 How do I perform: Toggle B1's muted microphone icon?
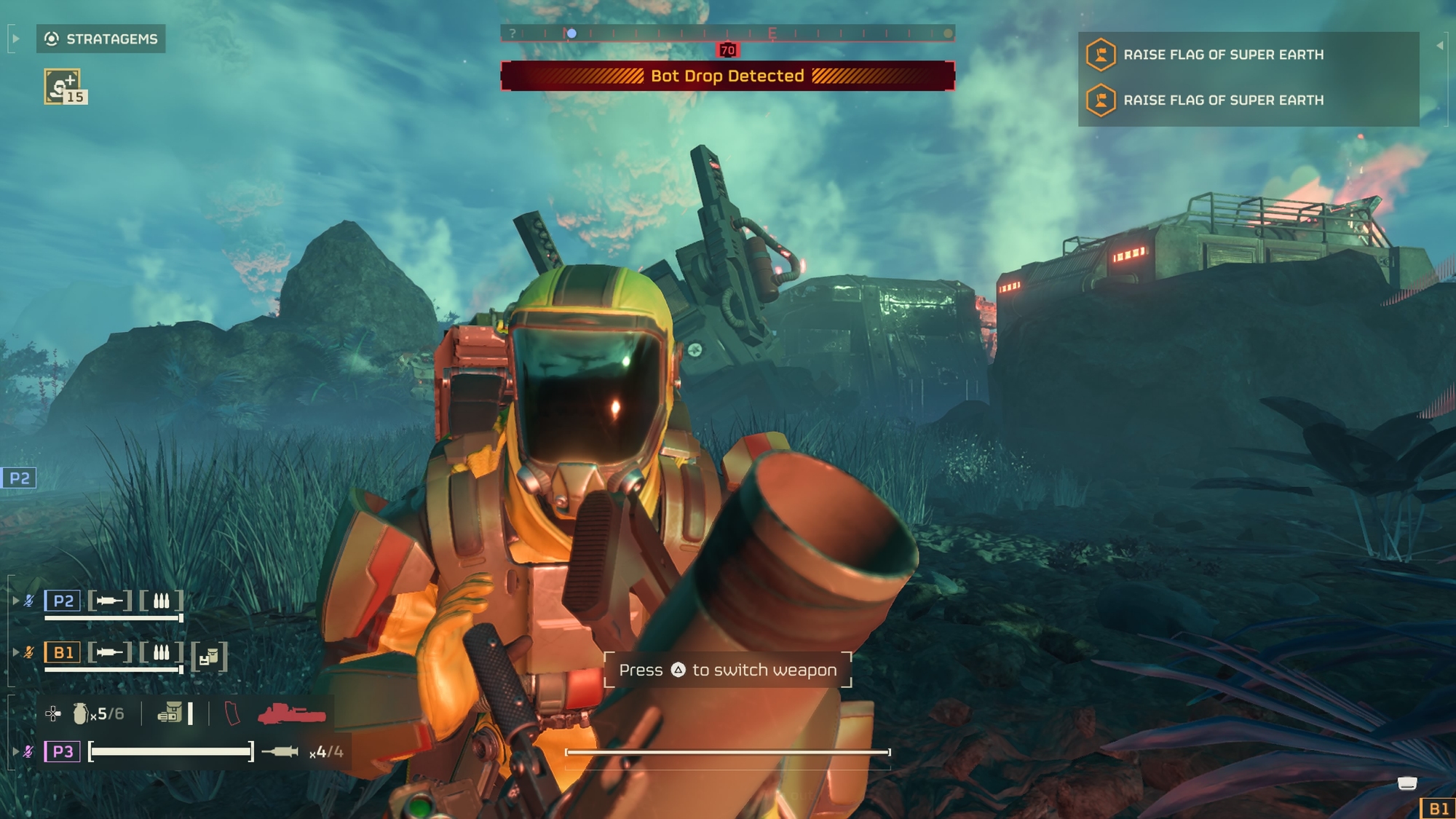click(28, 652)
